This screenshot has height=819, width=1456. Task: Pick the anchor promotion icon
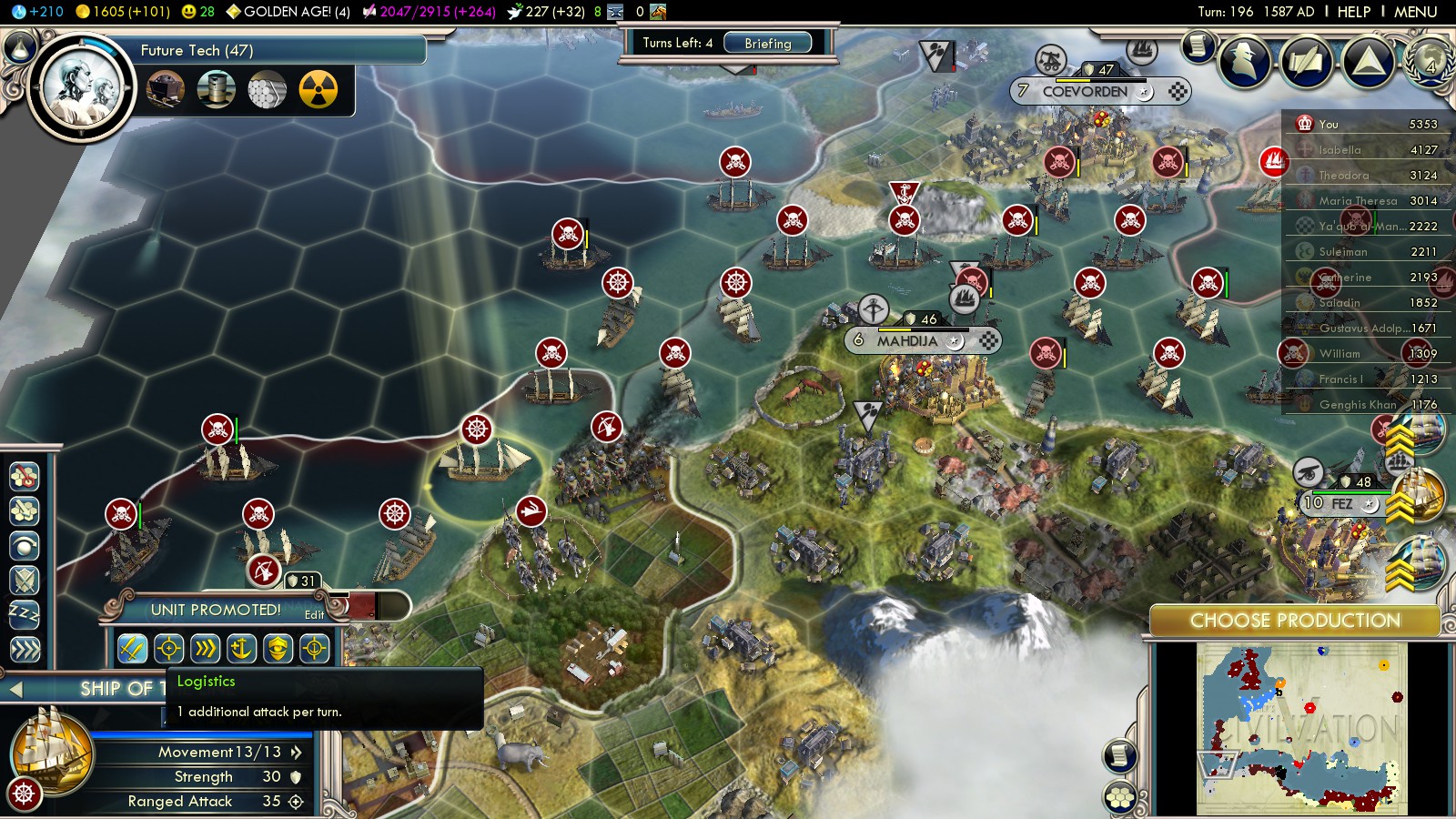click(241, 649)
